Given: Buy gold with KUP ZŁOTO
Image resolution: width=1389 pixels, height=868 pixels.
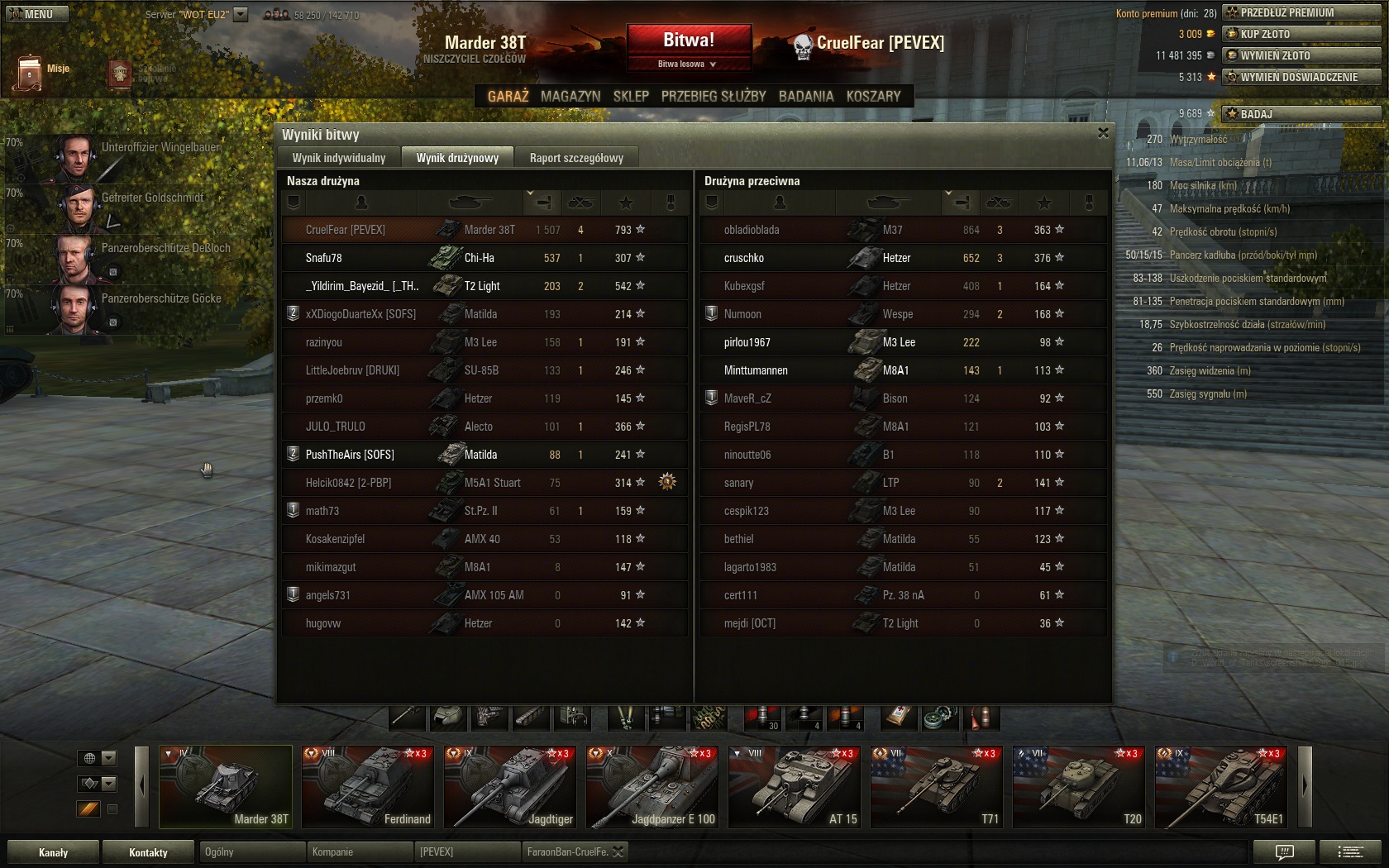Looking at the screenshot, I should click(x=1301, y=34).
